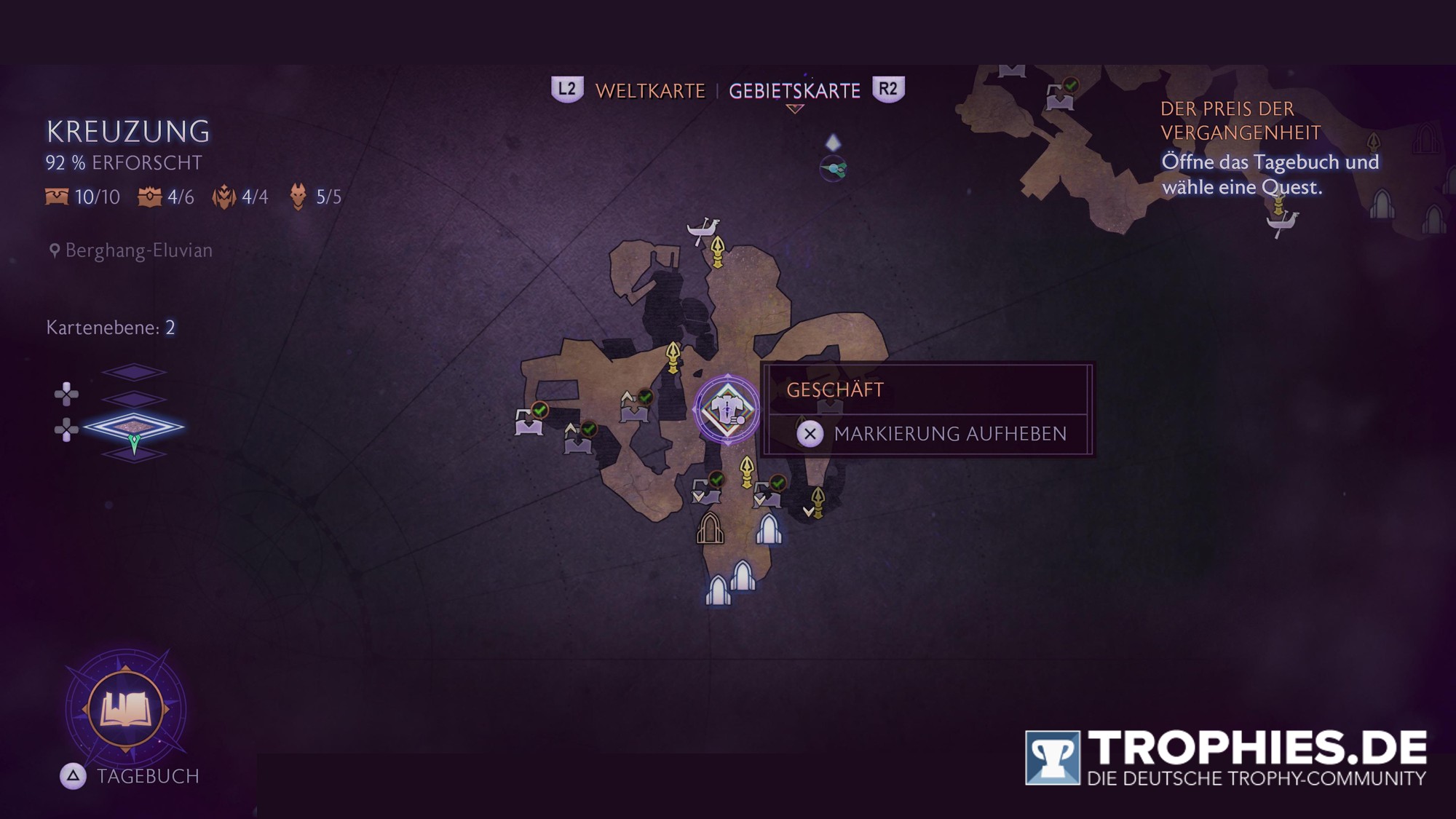
Task: Click the hummingbird marker above the map
Action: [x=834, y=170]
